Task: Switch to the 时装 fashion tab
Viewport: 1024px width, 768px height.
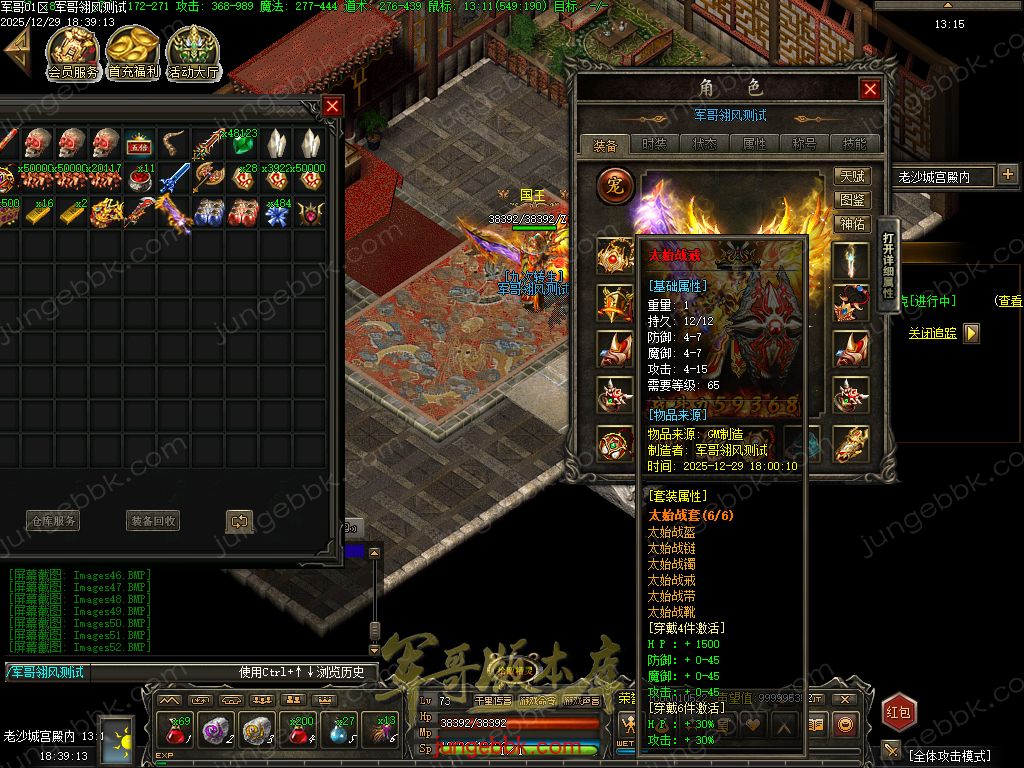Action: (x=654, y=144)
